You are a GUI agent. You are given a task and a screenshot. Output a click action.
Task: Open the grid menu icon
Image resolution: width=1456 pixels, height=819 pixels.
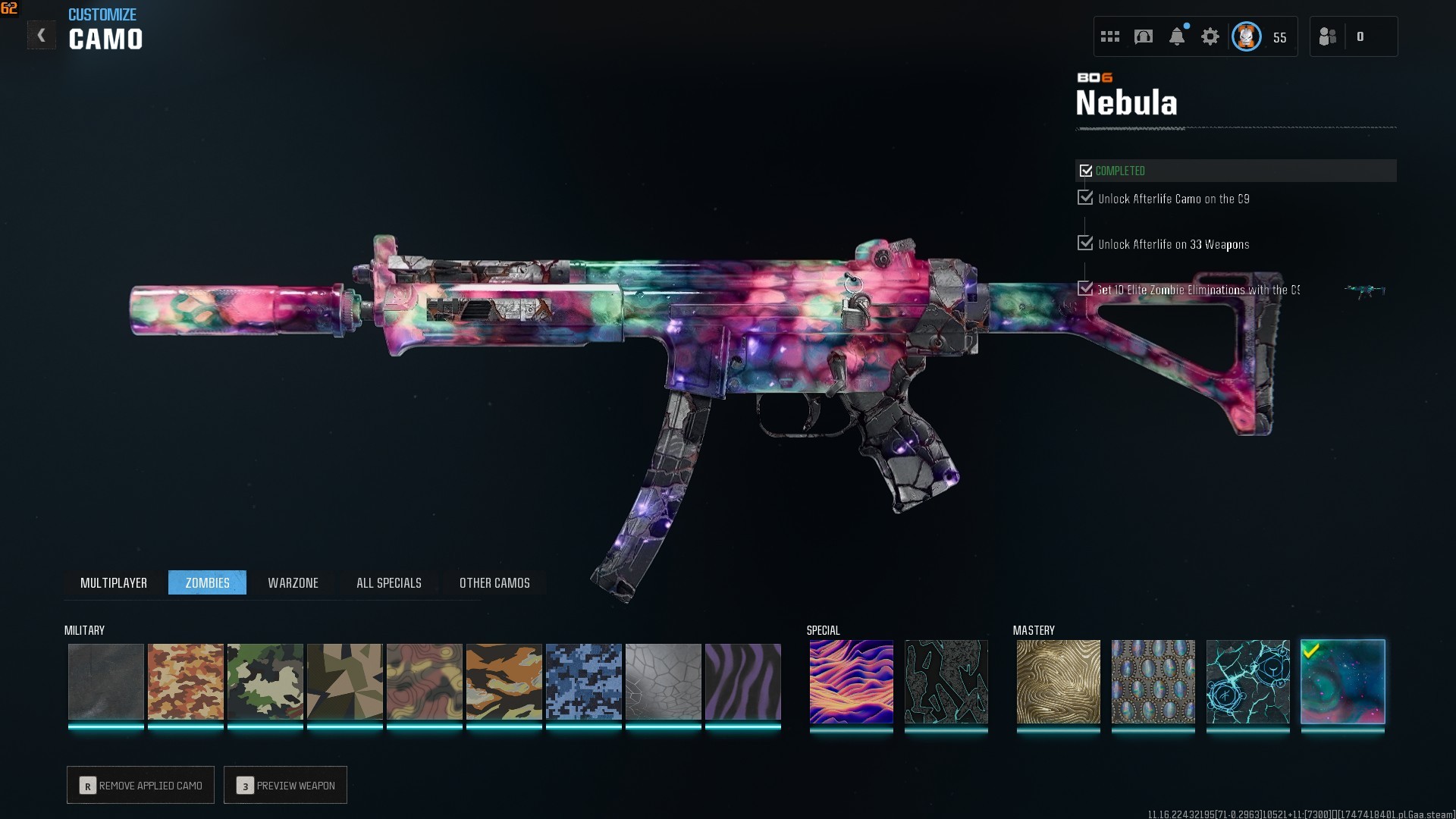click(1110, 36)
